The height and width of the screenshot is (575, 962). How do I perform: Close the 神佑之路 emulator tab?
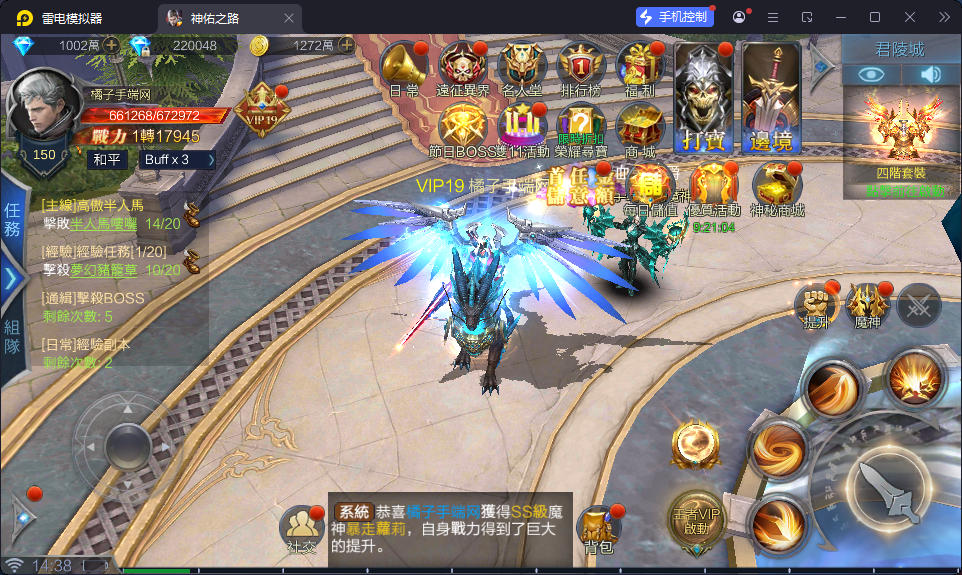(x=289, y=17)
